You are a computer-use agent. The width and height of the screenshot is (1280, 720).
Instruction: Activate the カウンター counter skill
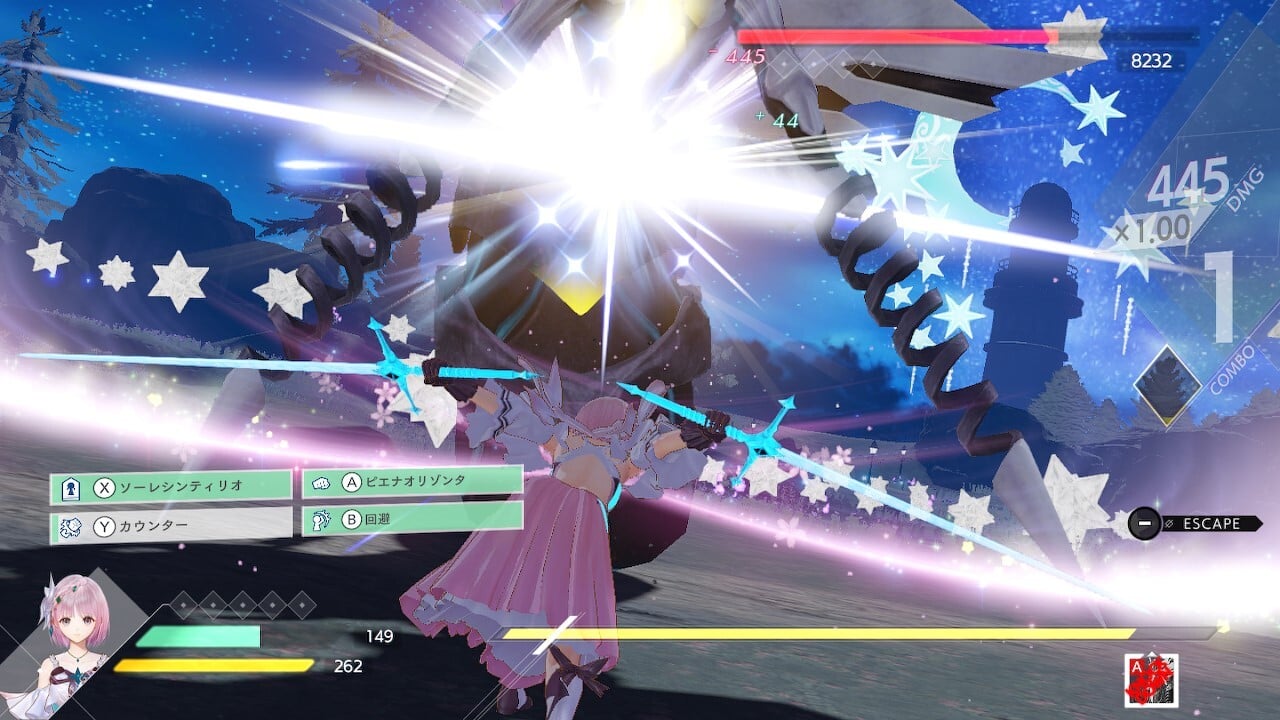tap(171, 524)
